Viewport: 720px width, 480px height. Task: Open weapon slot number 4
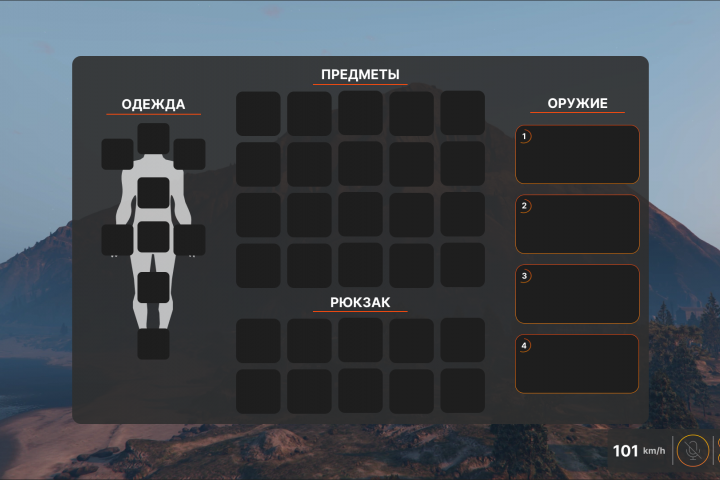pos(577,364)
